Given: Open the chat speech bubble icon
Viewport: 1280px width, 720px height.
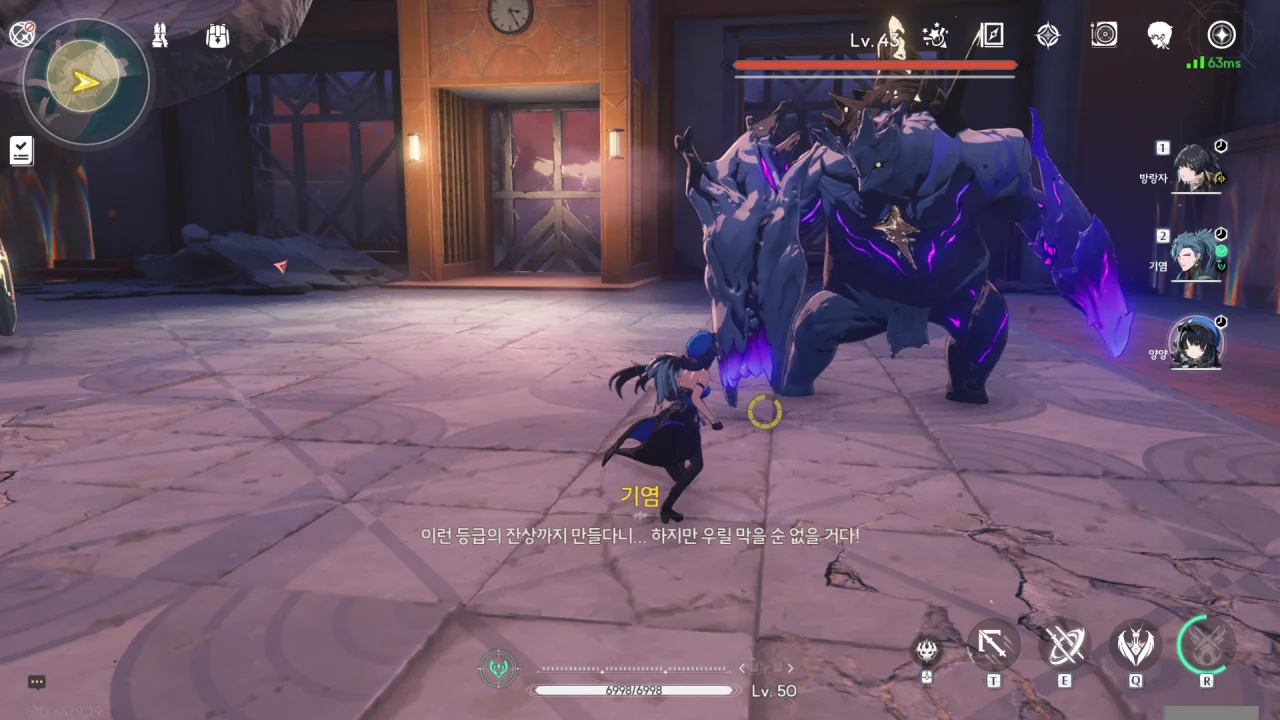Looking at the screenshot, I should click(x=37, y=682).
